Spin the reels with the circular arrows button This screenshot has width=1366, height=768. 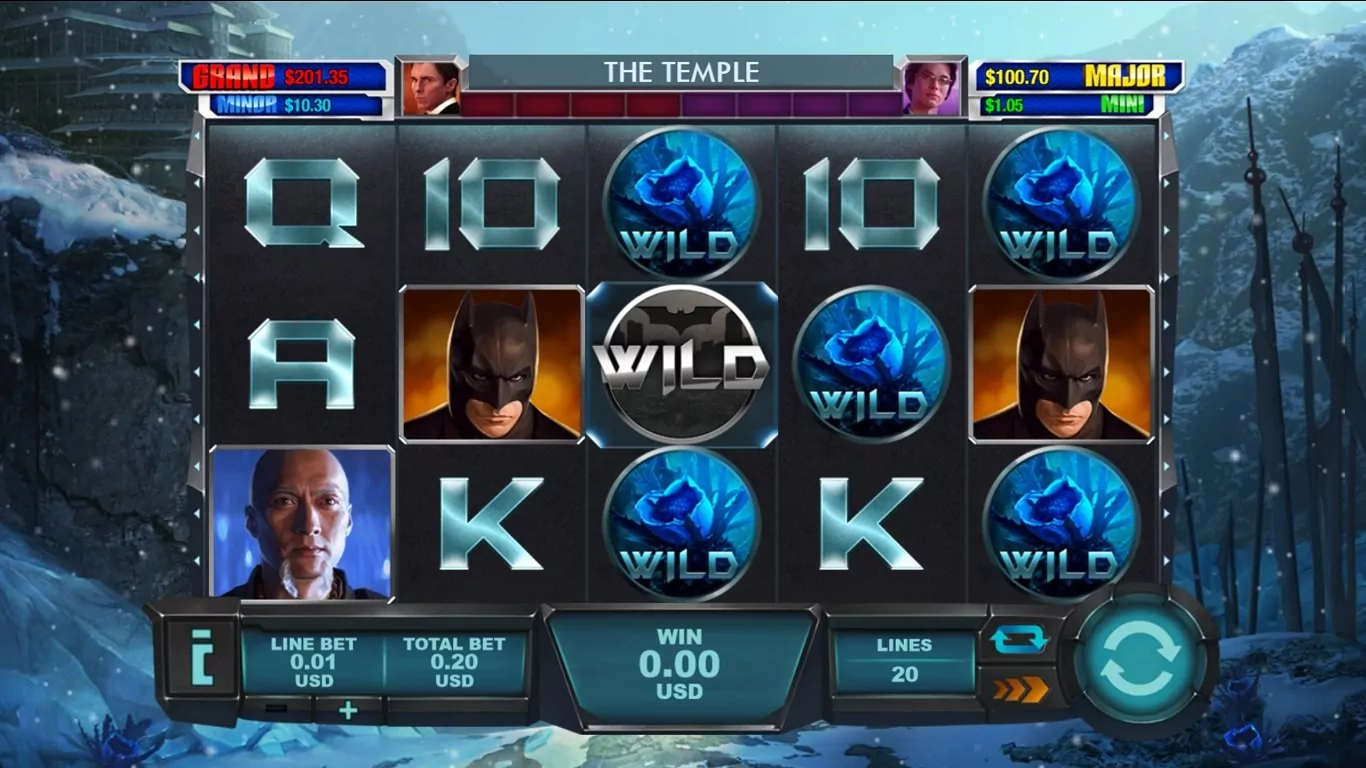tap(1140, 660)
